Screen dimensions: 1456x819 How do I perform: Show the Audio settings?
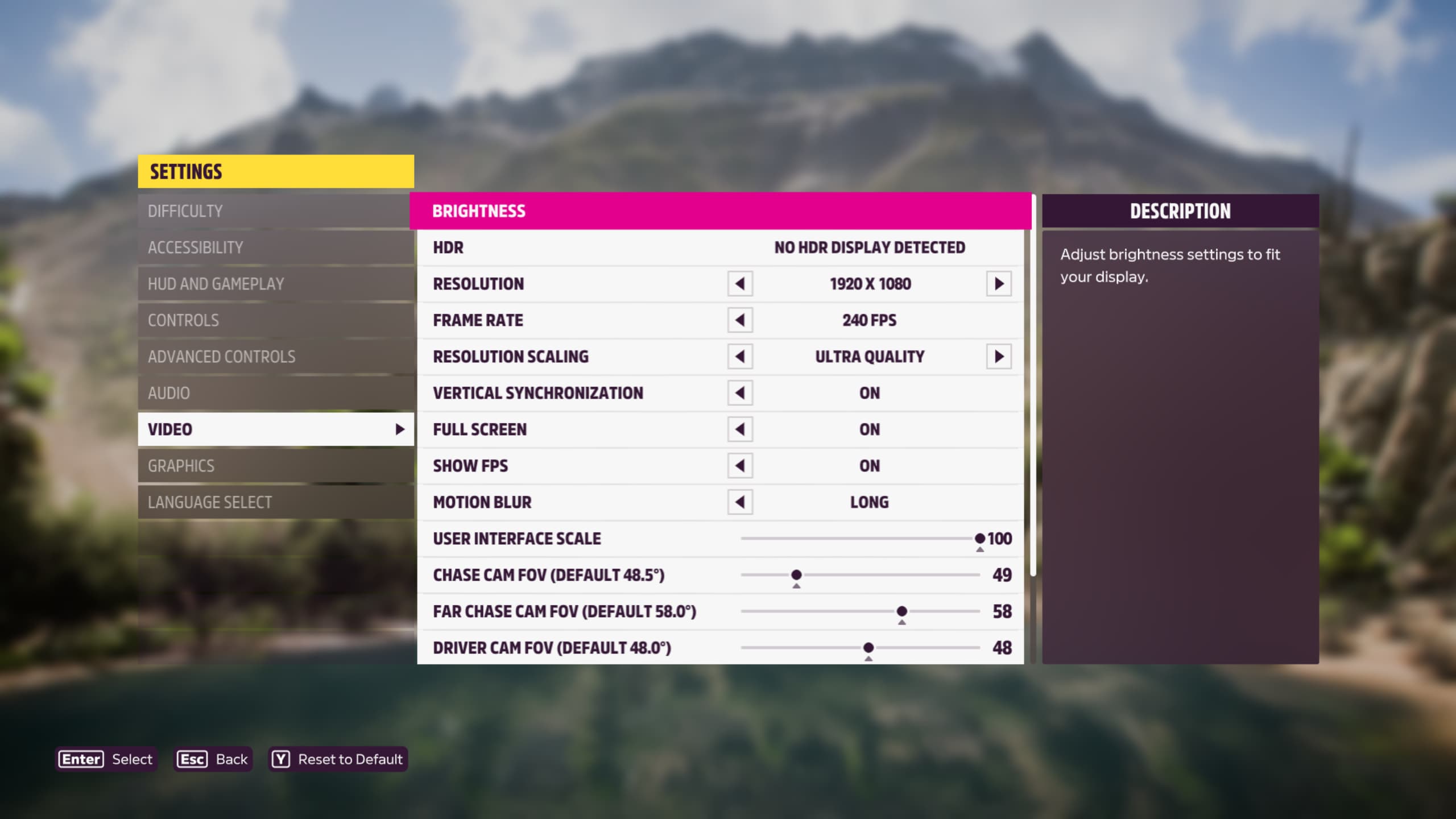tap(275, 393)
